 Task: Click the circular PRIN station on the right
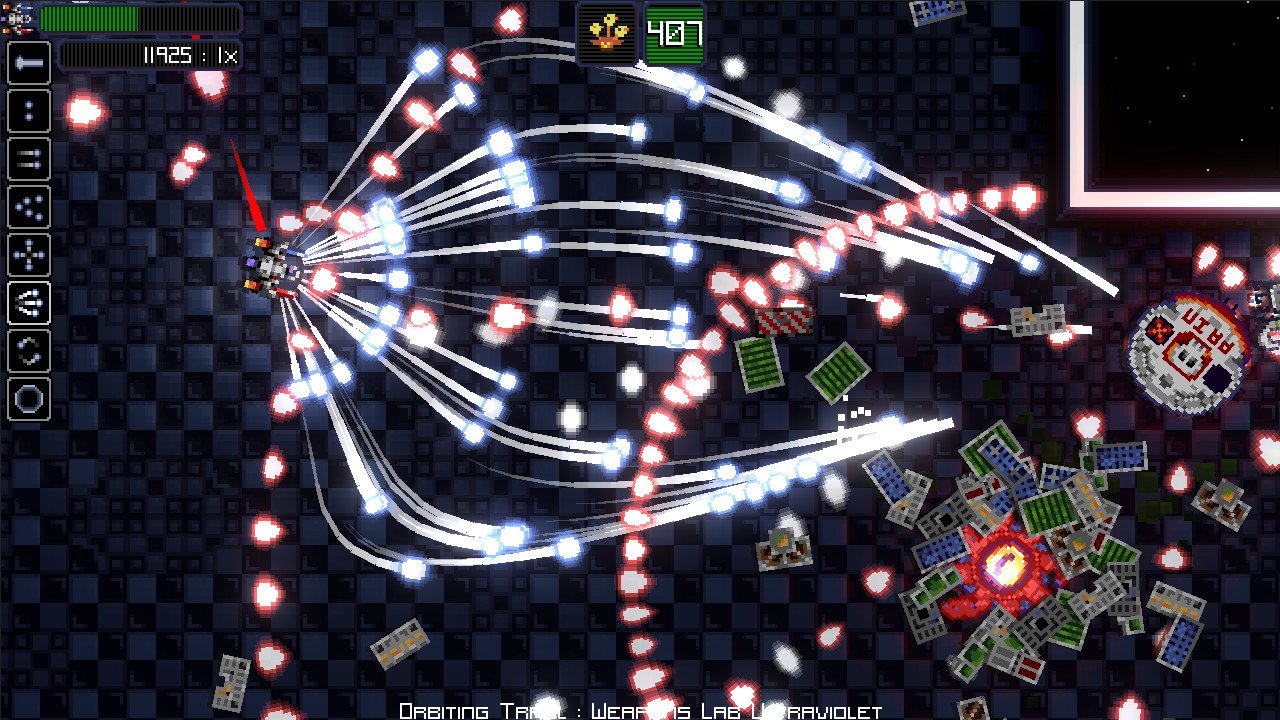click(1190, 348)
